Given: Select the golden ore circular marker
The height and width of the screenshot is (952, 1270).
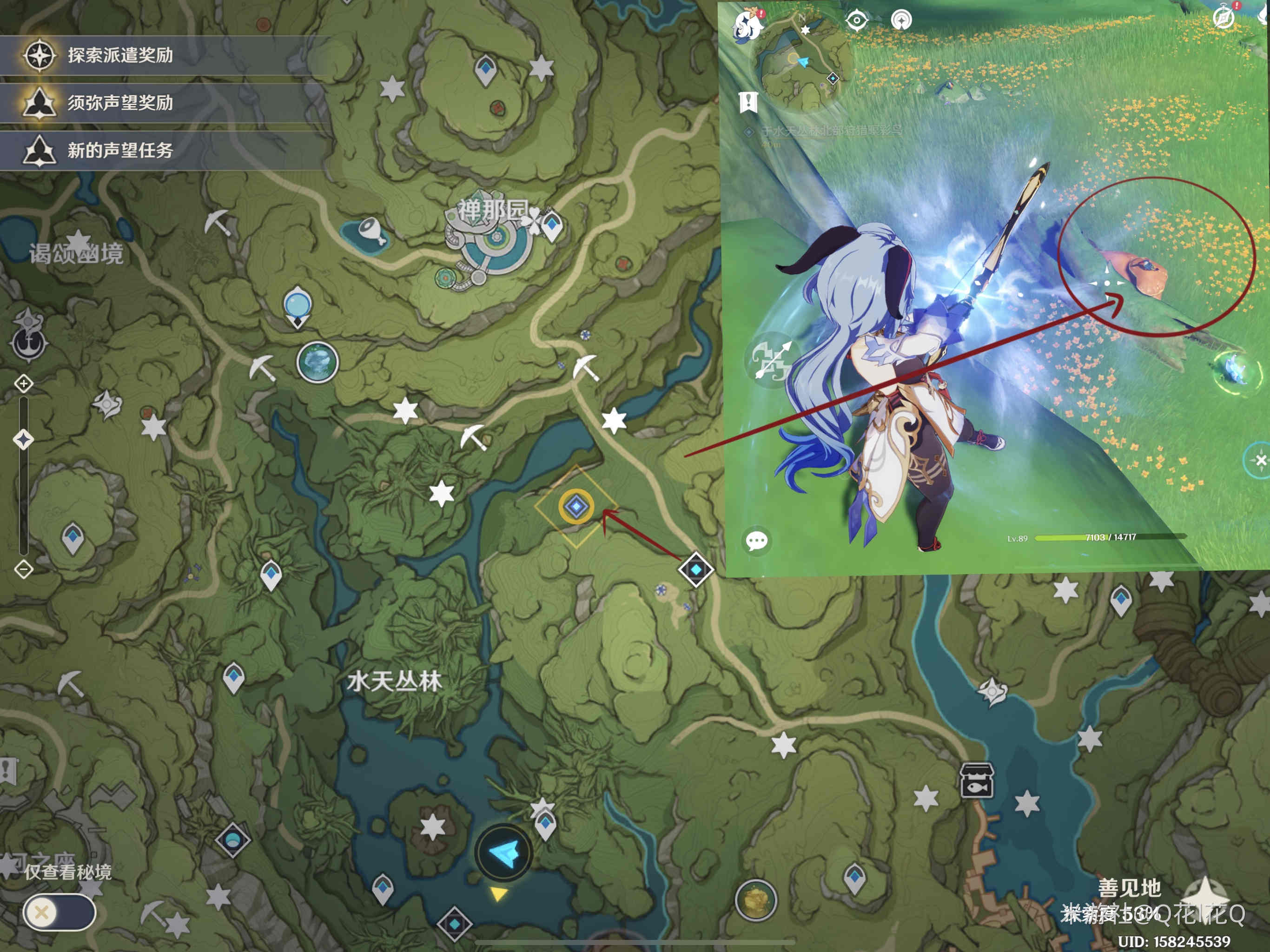Looking at the screenshot, I should click(x=755, y=900).
